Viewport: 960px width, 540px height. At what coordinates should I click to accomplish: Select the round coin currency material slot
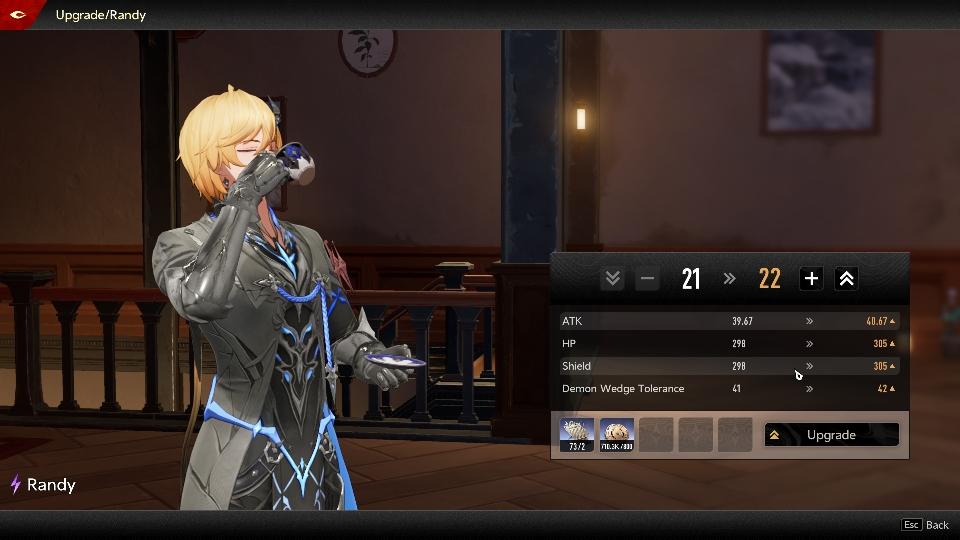617,435
